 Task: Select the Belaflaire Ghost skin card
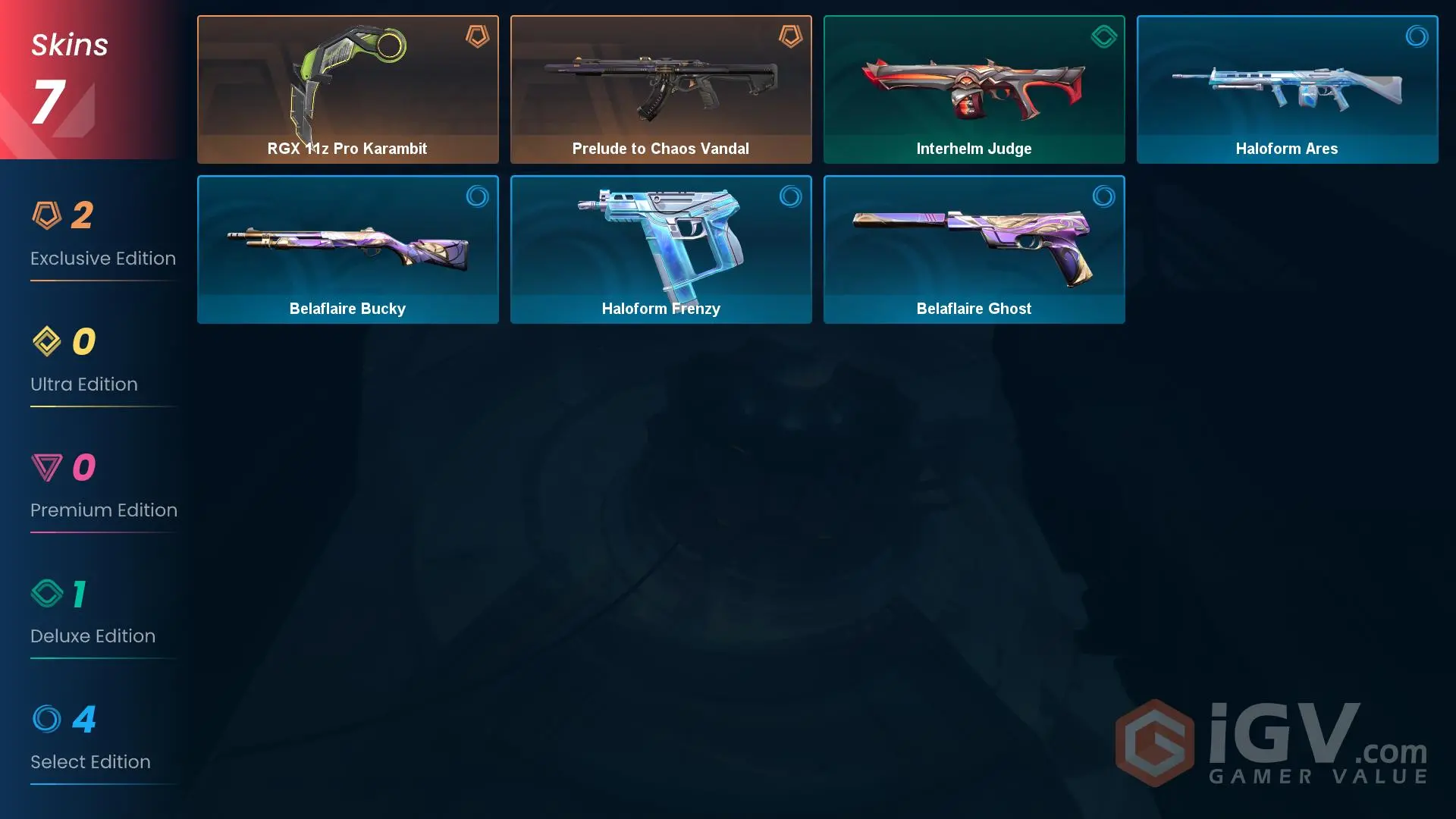[974, 249]
